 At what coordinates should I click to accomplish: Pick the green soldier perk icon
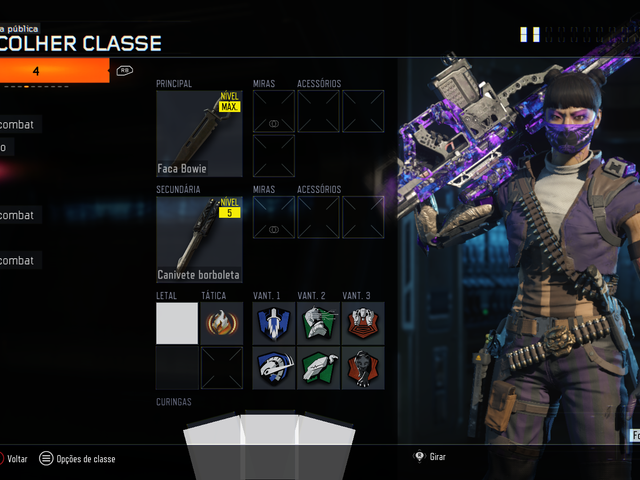point(318,323)
